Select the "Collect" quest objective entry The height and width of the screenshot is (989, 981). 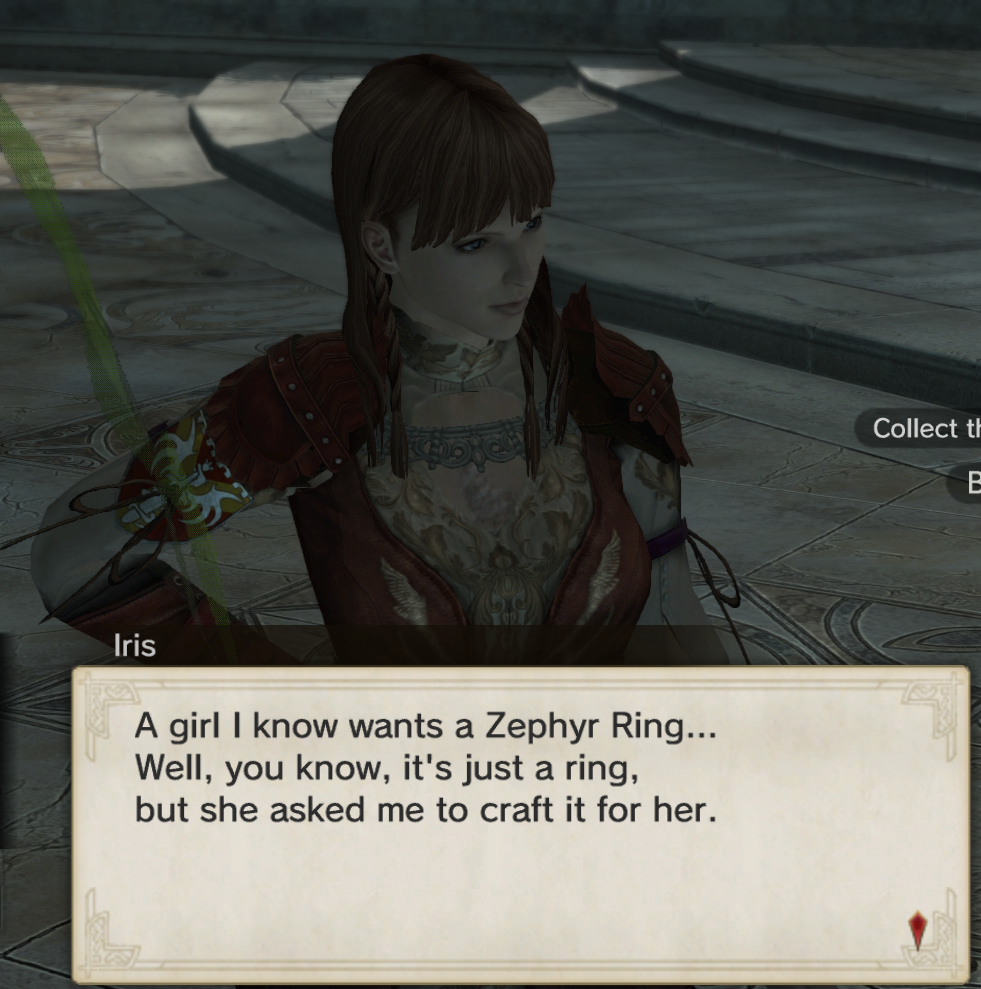click(x=920, y=428)
